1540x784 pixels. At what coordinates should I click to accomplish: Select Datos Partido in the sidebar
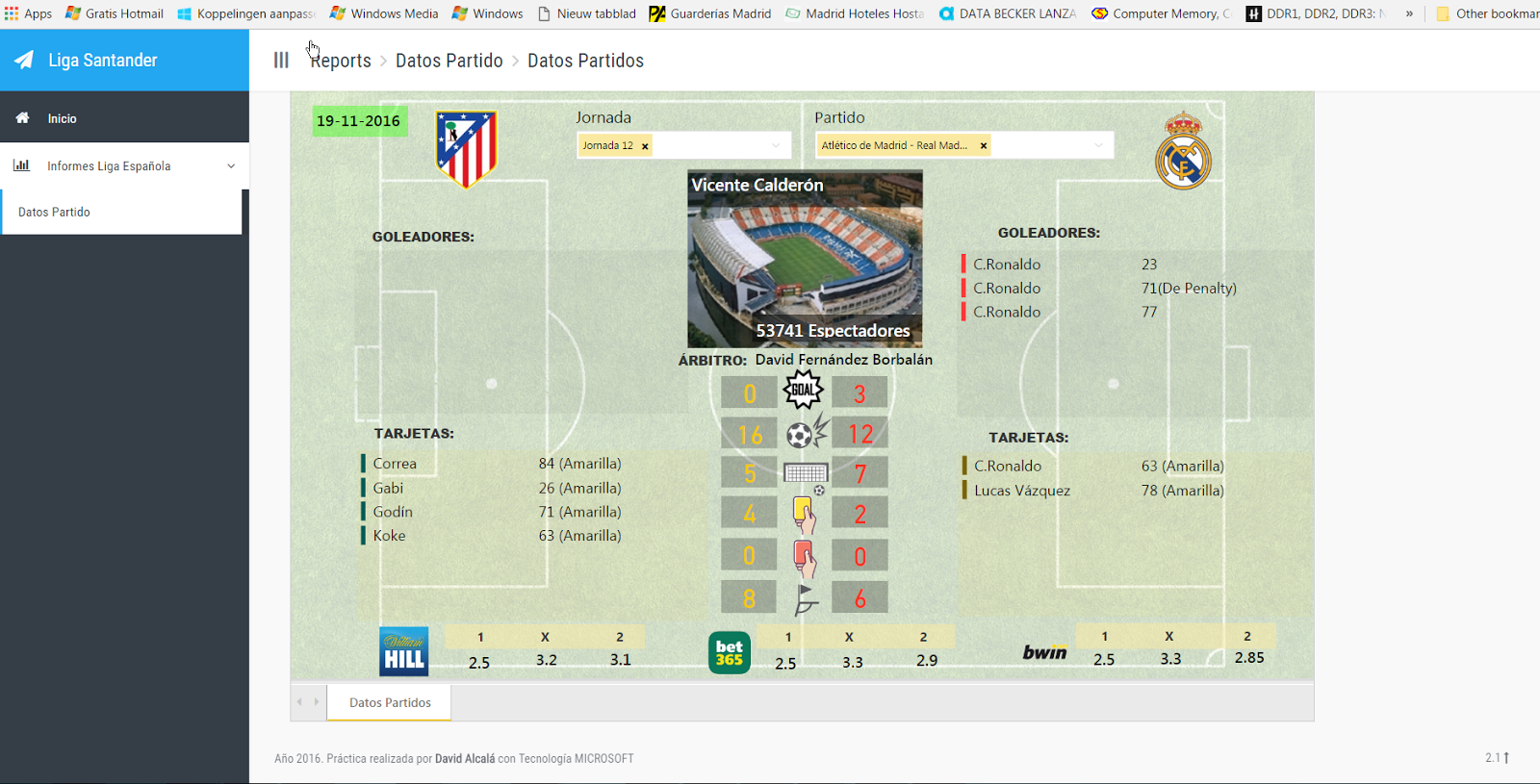tap(53, 212)
